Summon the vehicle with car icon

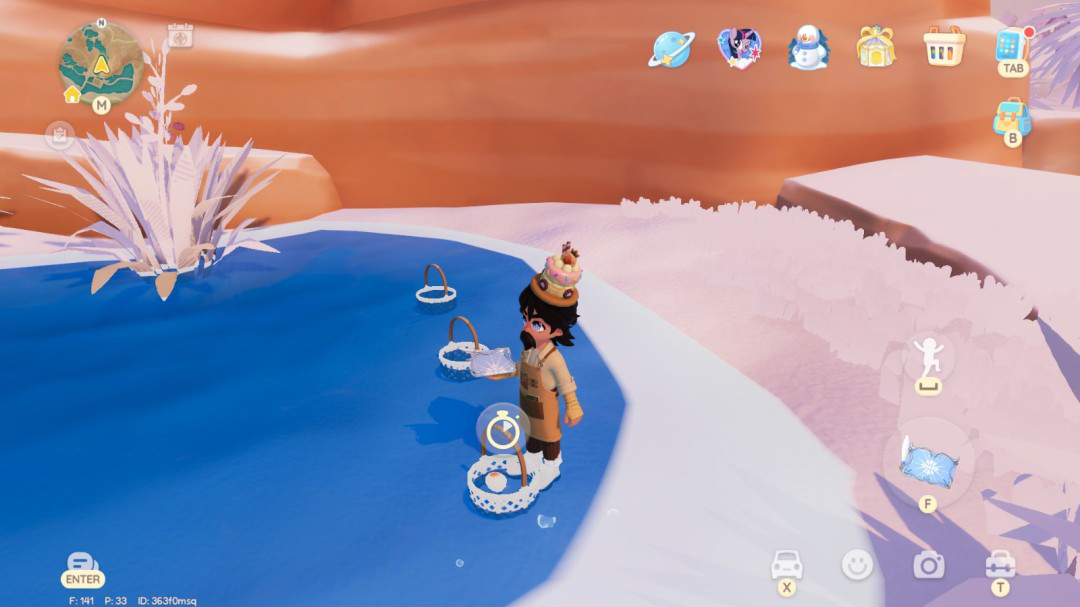click(787, 564)
